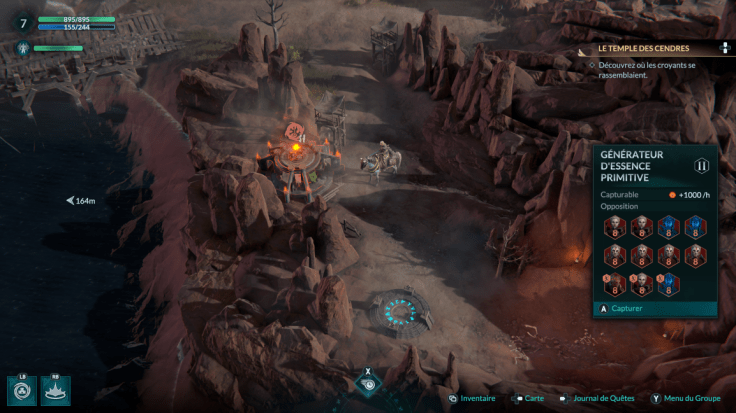Select the 164m waypoint distance marker
The width and height of the screenshot is (736, 413).
point(81,201)
